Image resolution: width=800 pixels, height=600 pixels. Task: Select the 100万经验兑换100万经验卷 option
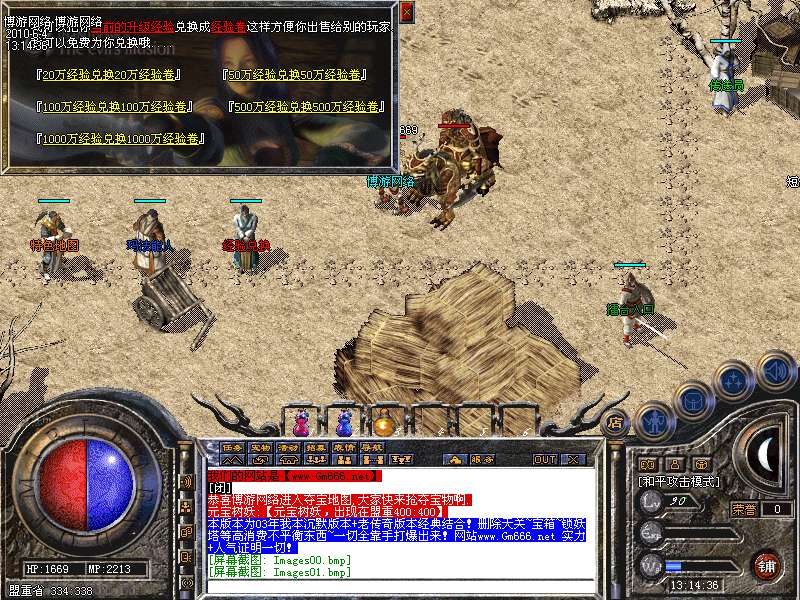point(115,106)
